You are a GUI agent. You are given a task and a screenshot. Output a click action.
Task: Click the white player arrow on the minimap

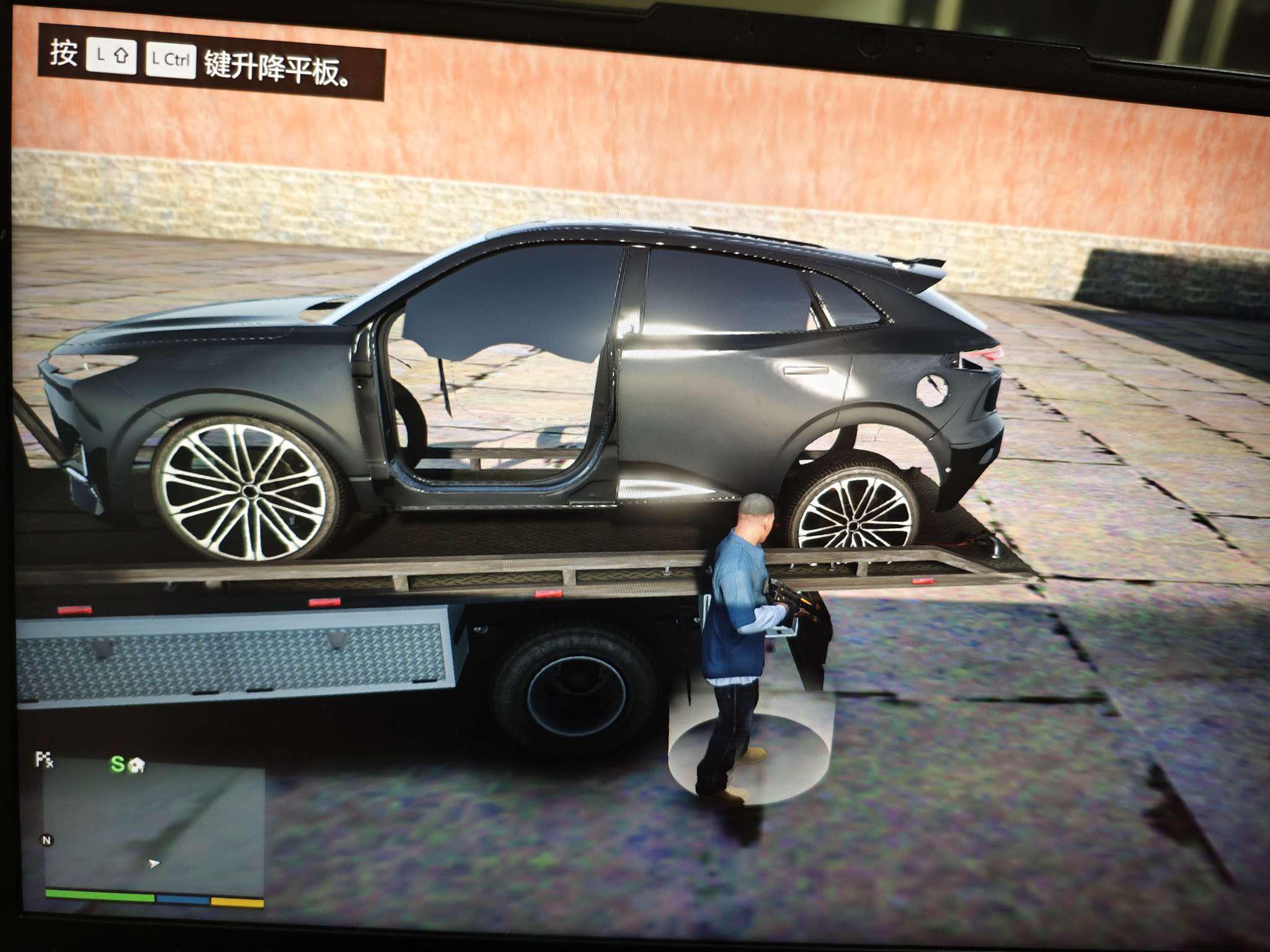tap(153, 863)
